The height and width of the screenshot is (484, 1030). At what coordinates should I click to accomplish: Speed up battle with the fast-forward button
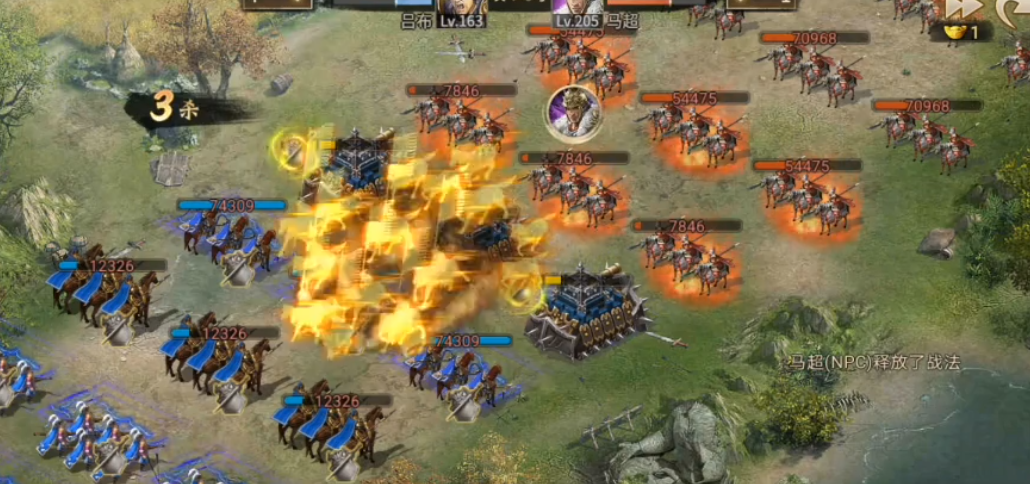[964, 8]
